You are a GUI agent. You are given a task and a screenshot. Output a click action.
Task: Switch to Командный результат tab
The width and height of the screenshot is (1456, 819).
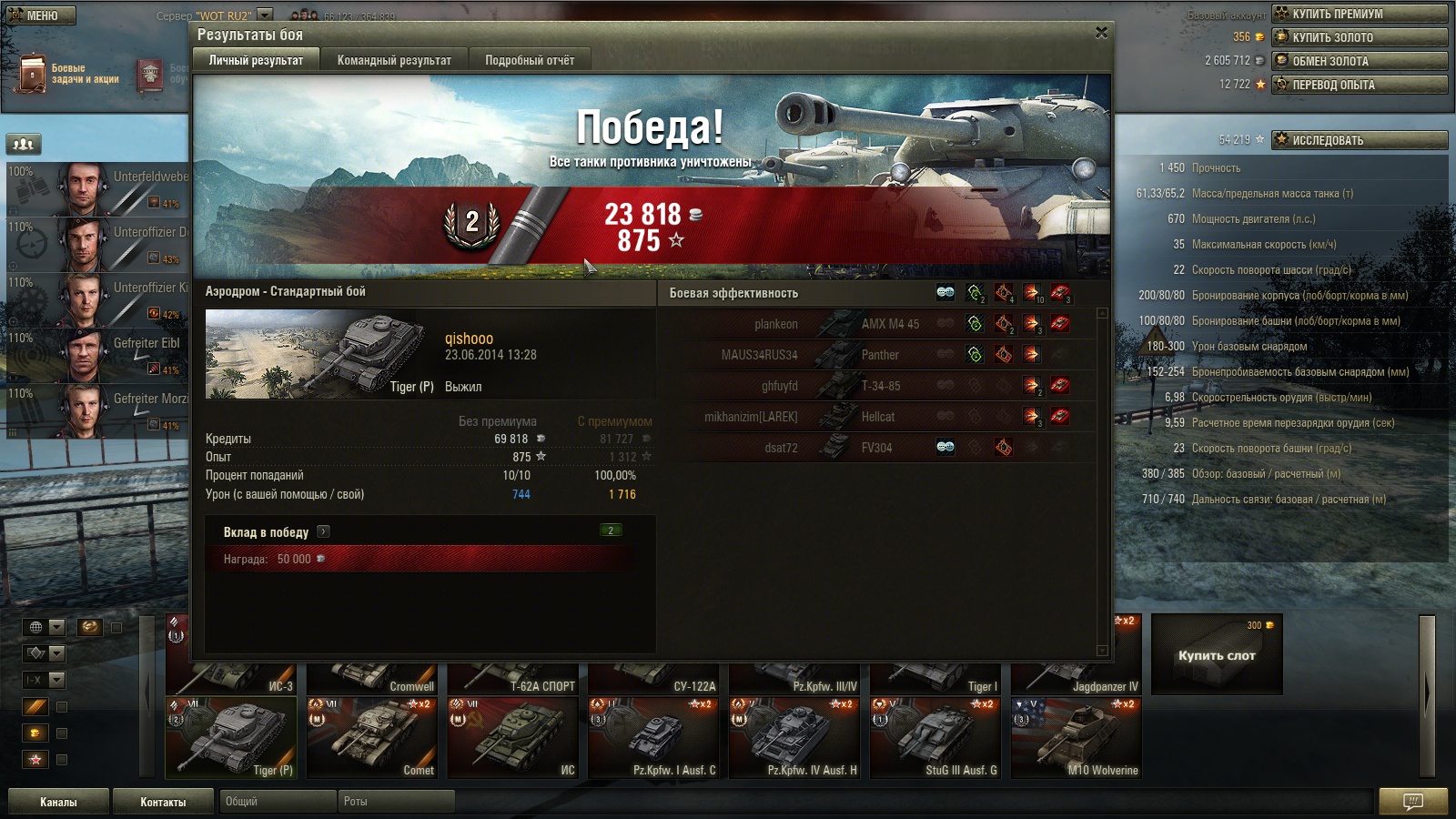[394, 60]
